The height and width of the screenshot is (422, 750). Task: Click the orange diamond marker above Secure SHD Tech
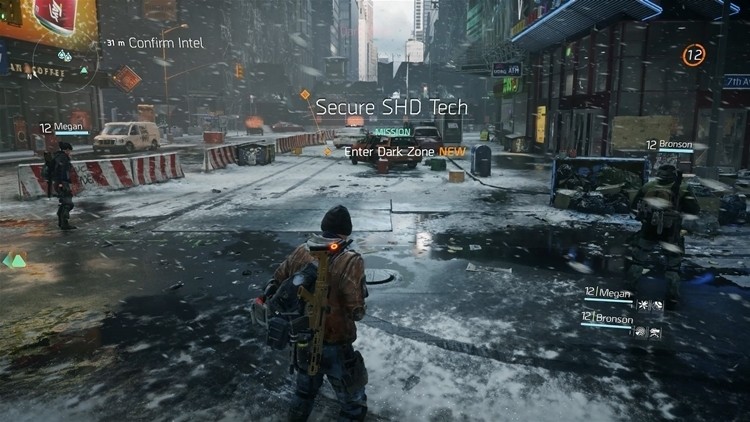[x=305, y=94]
